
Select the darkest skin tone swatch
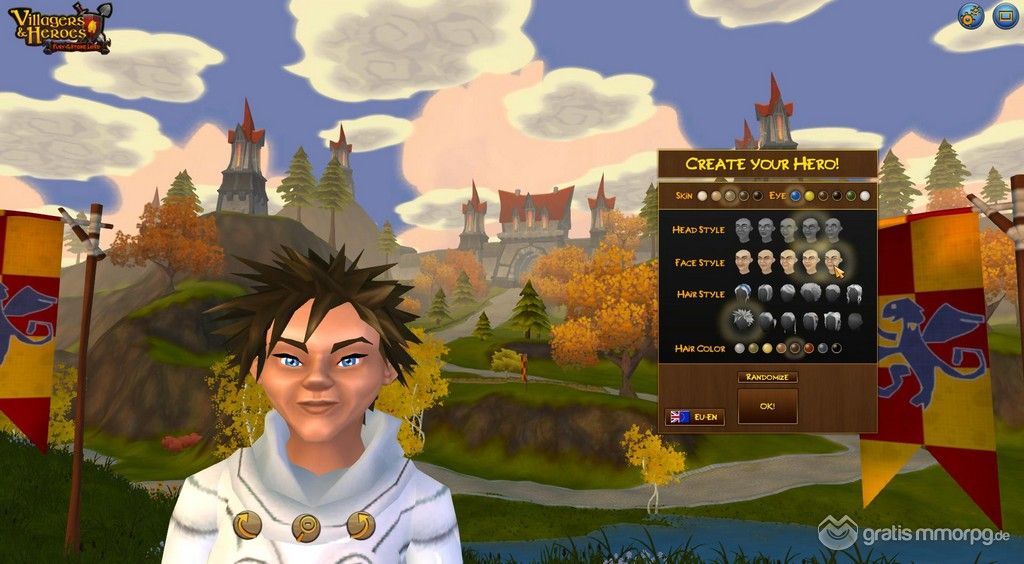coord(758,196)
